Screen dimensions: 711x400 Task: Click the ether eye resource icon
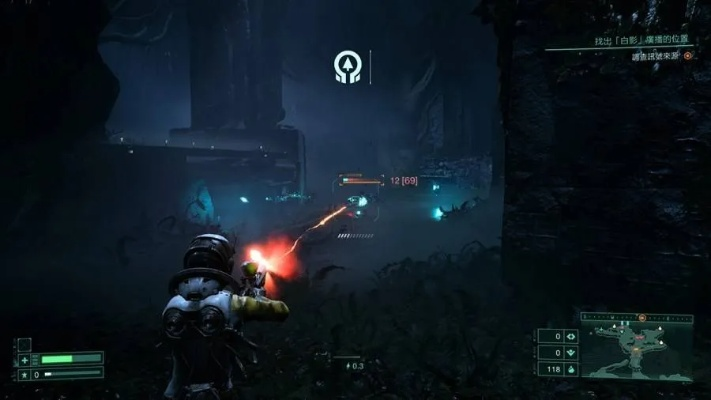click(x=570, y=336)
